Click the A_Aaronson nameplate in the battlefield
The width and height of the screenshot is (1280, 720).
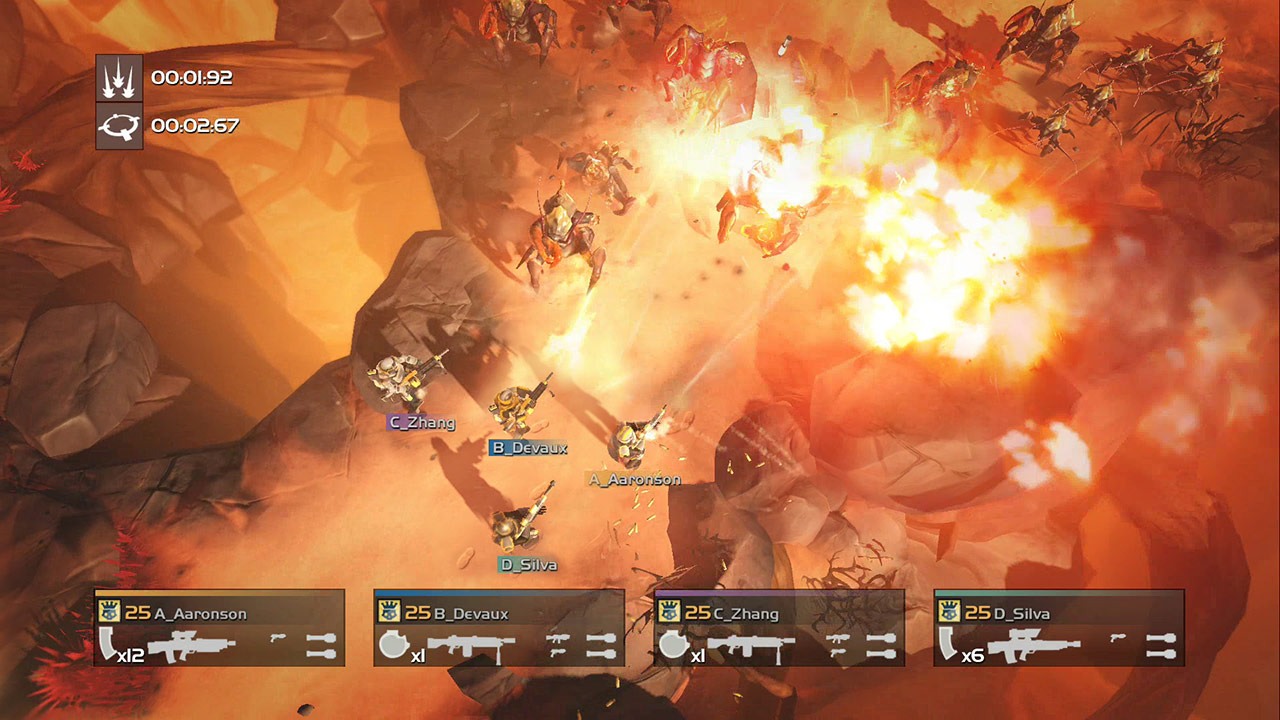pyautogui.click(x=633, y=479)
